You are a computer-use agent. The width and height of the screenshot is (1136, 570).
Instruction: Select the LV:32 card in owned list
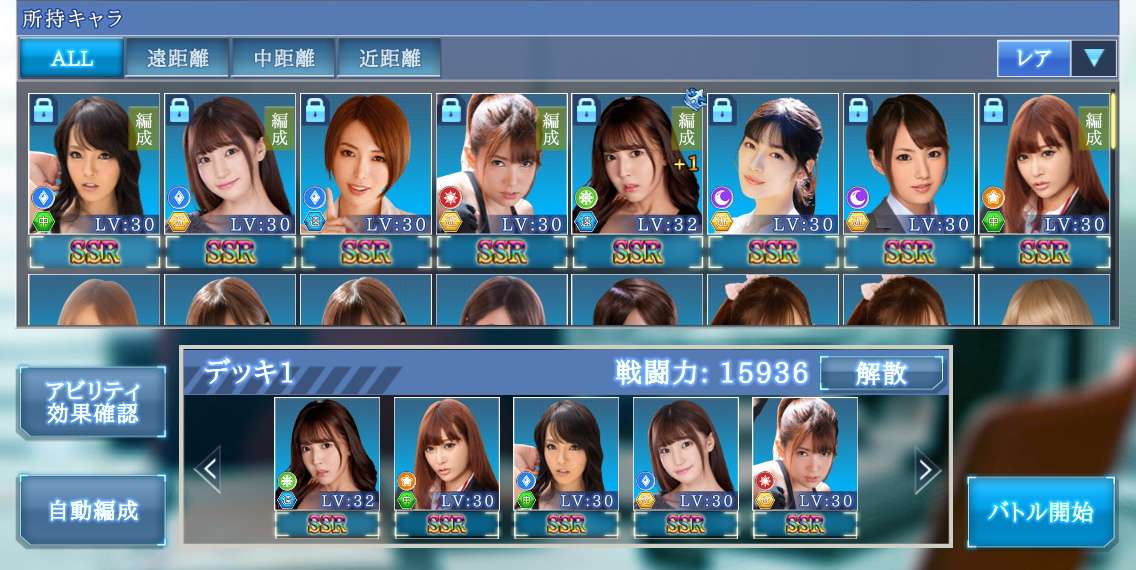637,165
